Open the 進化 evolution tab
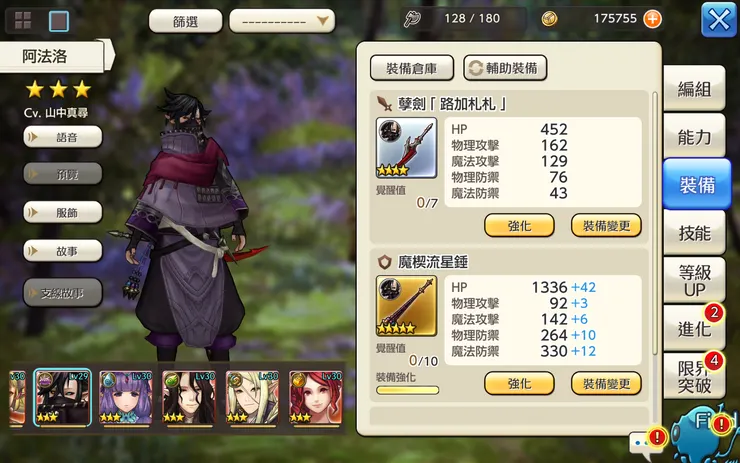This screenshot has width=740, height=463. point(694,328)
